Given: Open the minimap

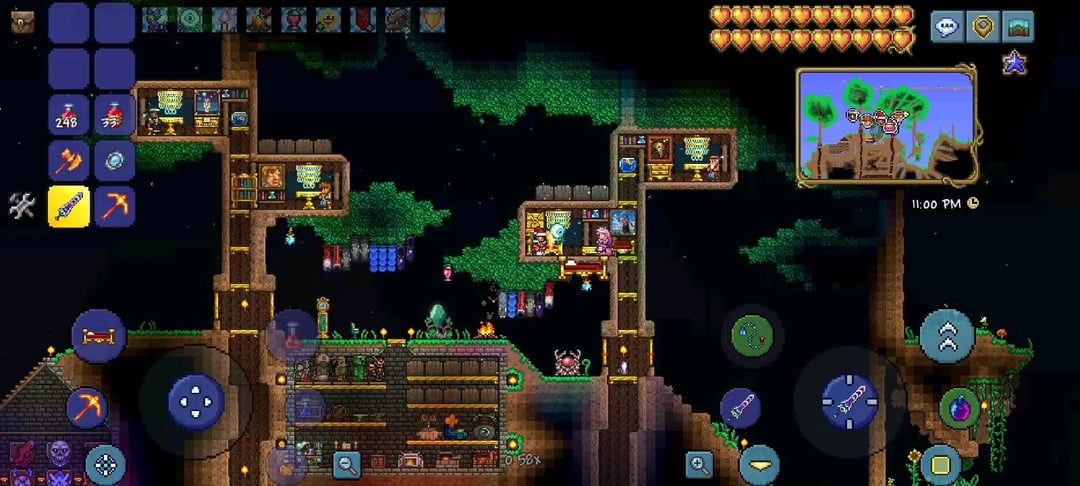Looking at the screenshot, I should coord(886,125).
